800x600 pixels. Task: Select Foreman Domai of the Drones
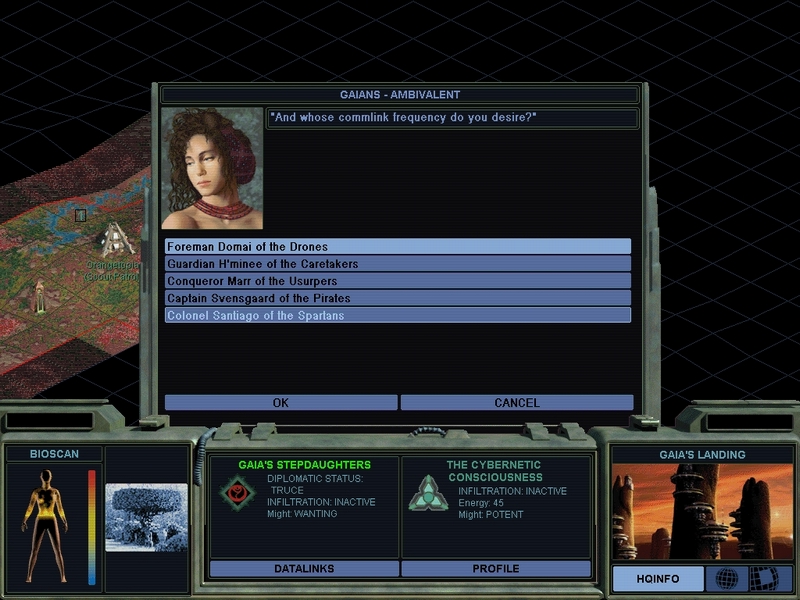pyautogui.click(x=398, y=247)
